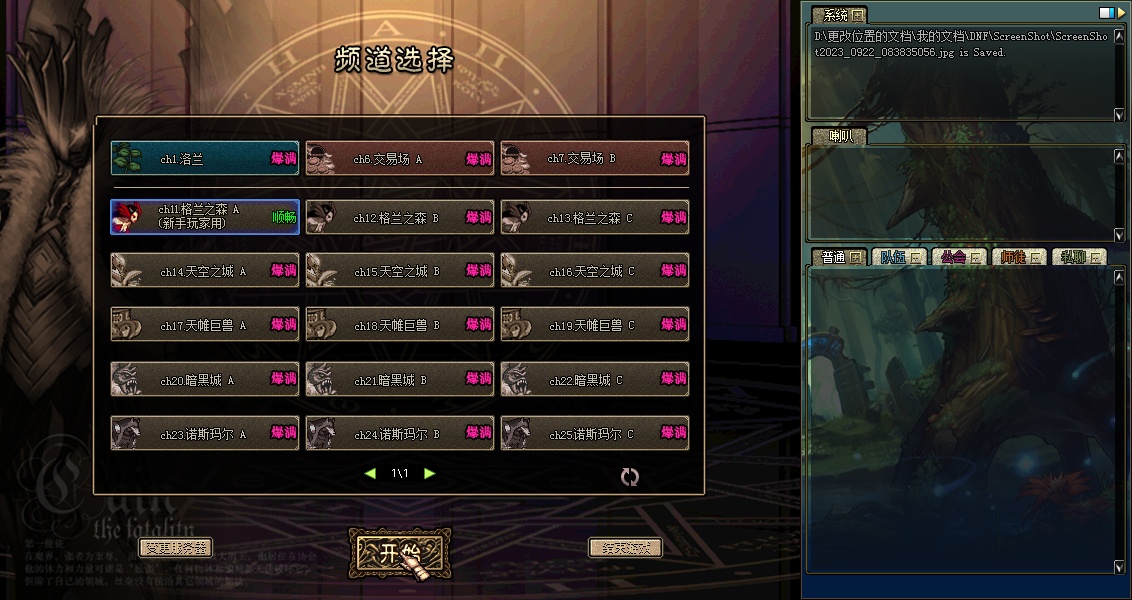1132x600 pixels.
Task: Select ch25 诺斯玛尔 C channel
Action: click(594, 434)
